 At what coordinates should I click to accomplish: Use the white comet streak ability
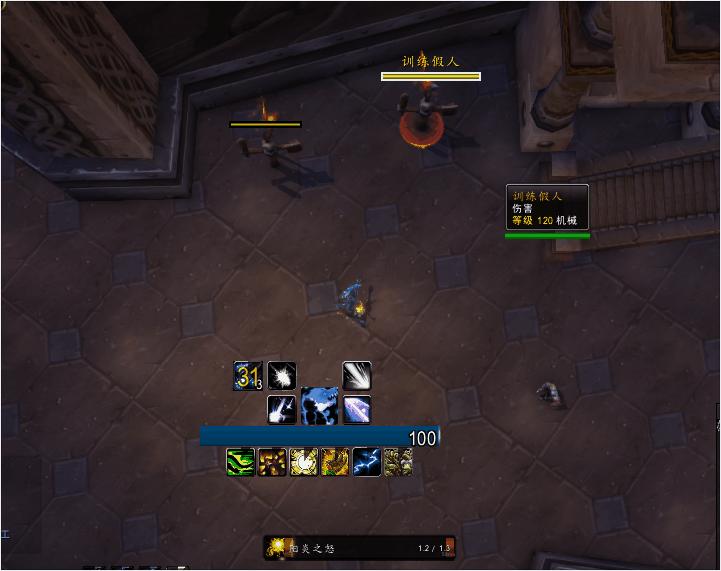357,375
